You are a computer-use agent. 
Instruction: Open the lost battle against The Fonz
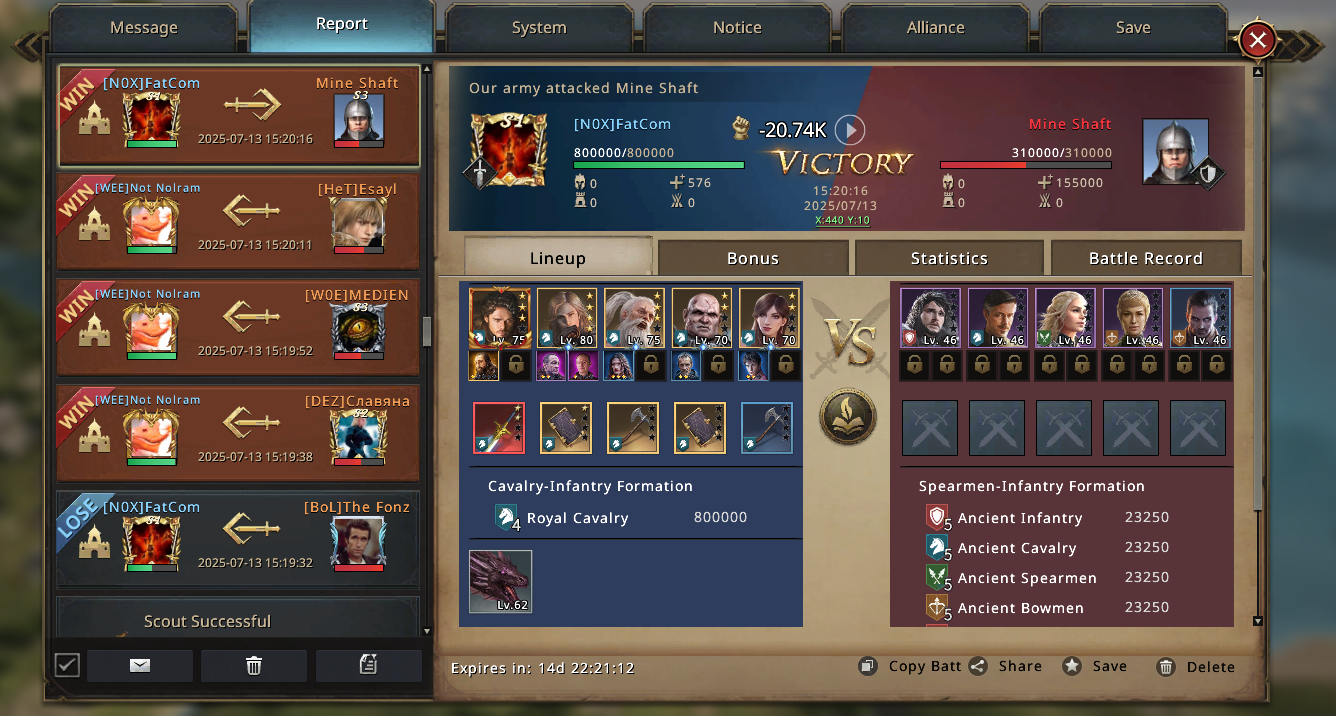point(238,539)
